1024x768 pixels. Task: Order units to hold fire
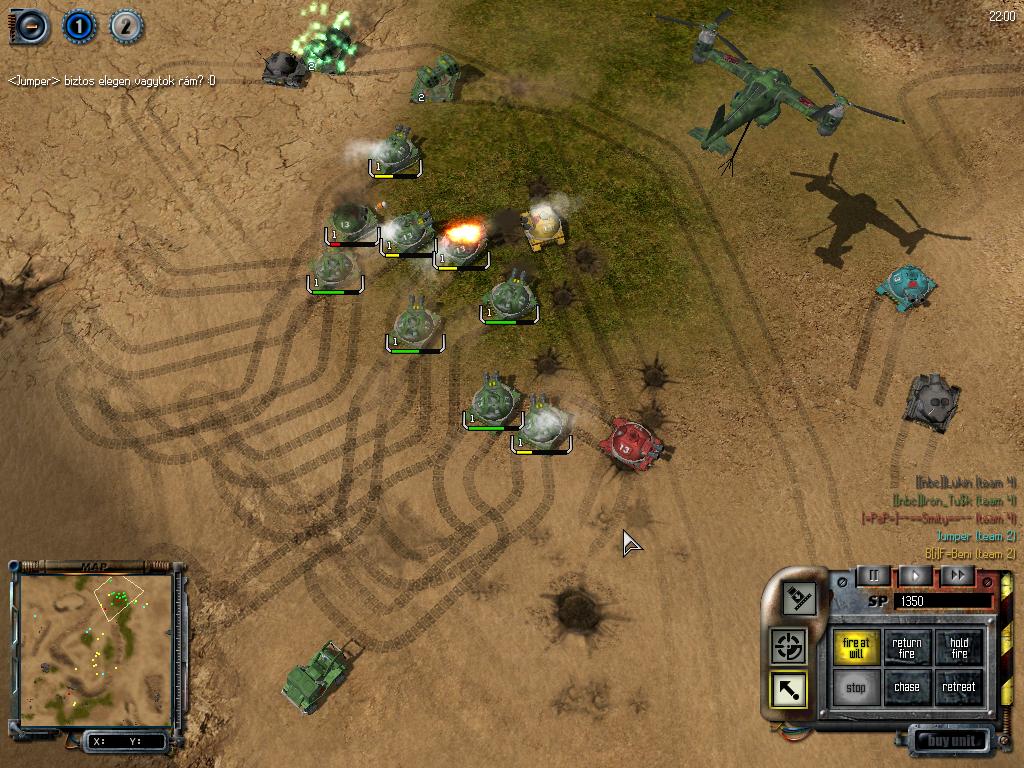[x=959, y=648]
